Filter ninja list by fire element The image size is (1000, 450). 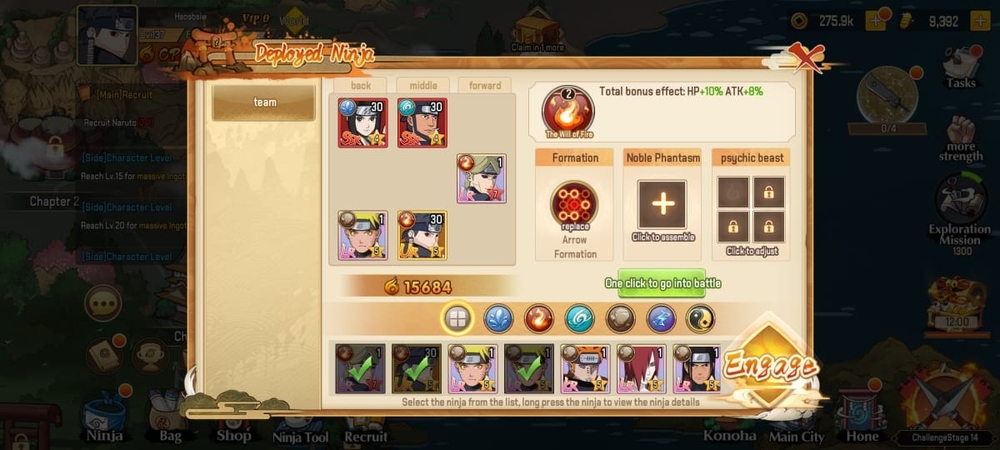point(538,318)
